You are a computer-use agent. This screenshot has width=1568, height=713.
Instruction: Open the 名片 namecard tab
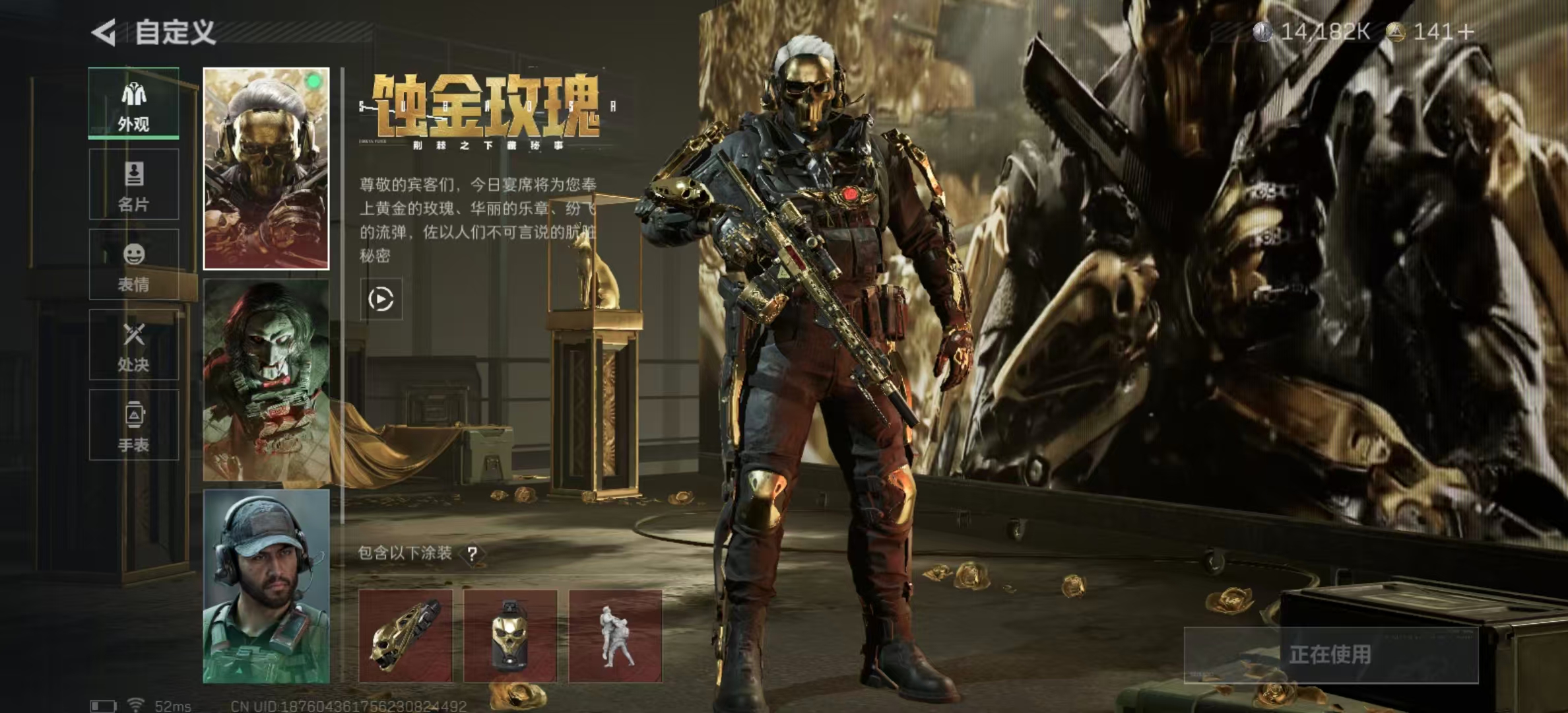134,184
